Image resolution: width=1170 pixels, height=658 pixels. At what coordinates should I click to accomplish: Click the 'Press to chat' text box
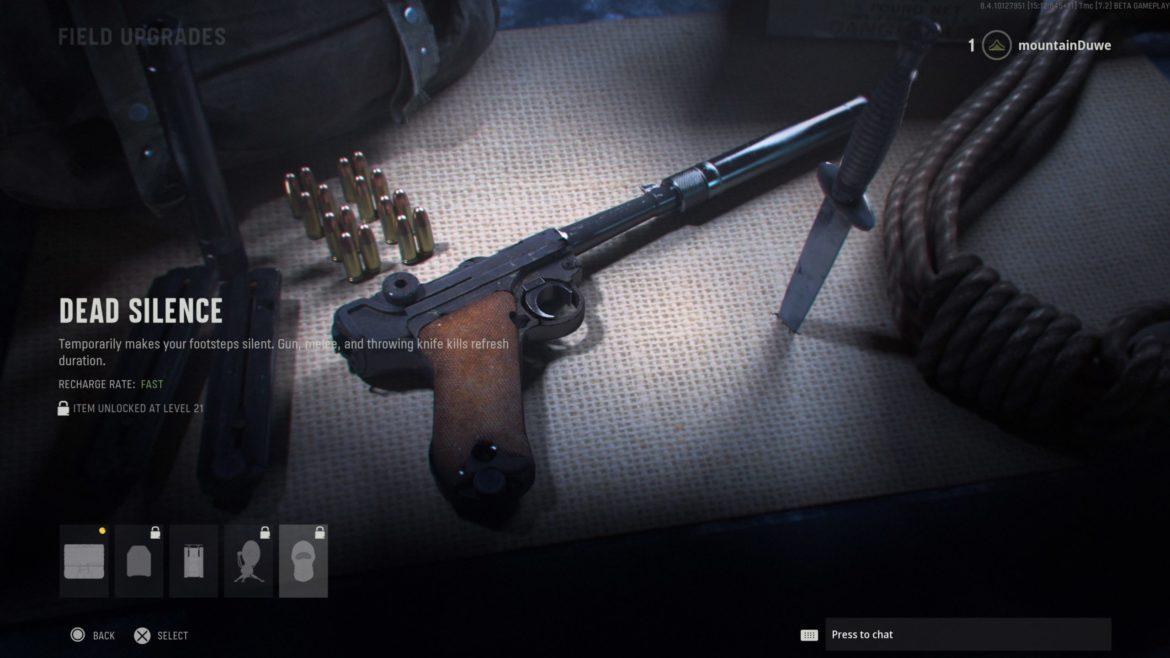pyautogui.click(x=967, y=634)
